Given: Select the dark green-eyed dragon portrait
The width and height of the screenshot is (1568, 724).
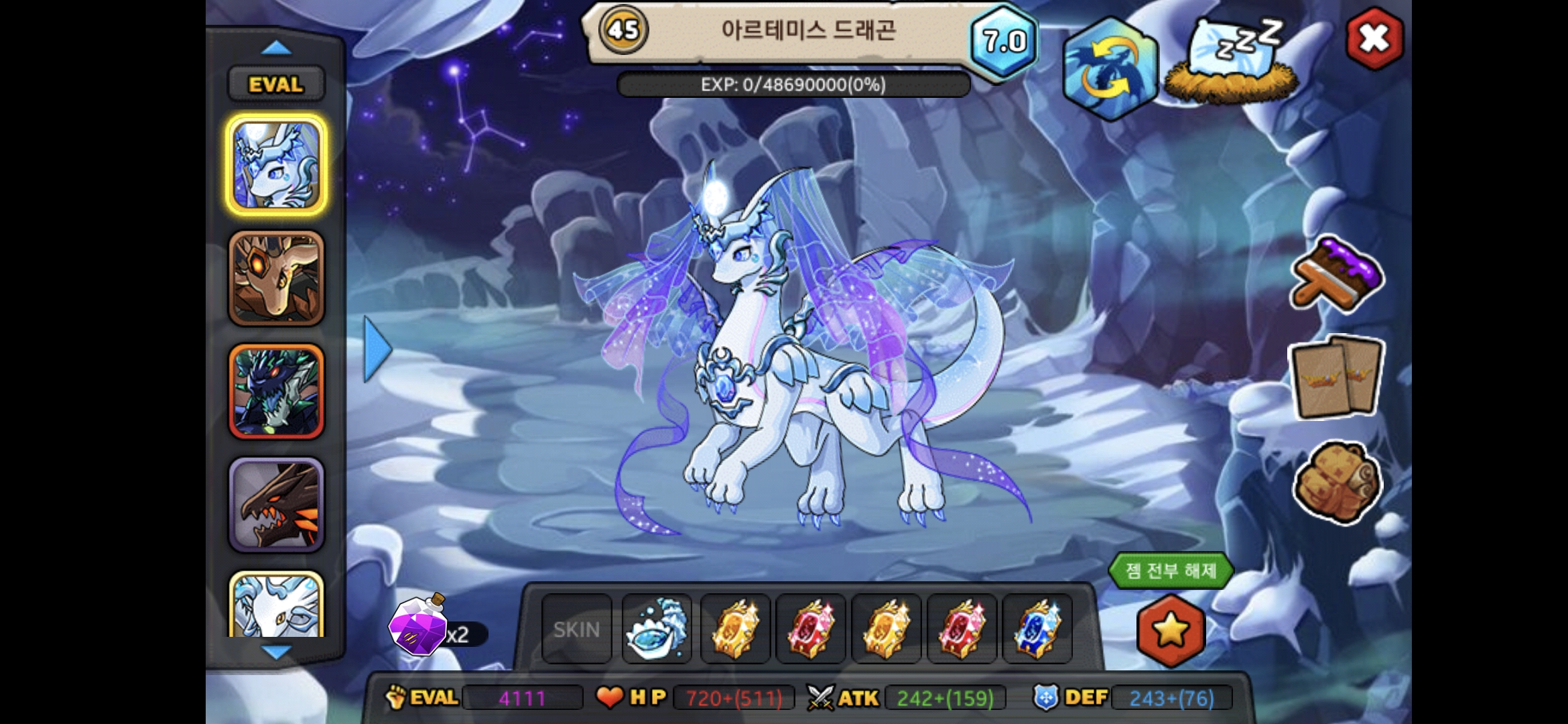Looking at the screenshot, I should 276,392.
